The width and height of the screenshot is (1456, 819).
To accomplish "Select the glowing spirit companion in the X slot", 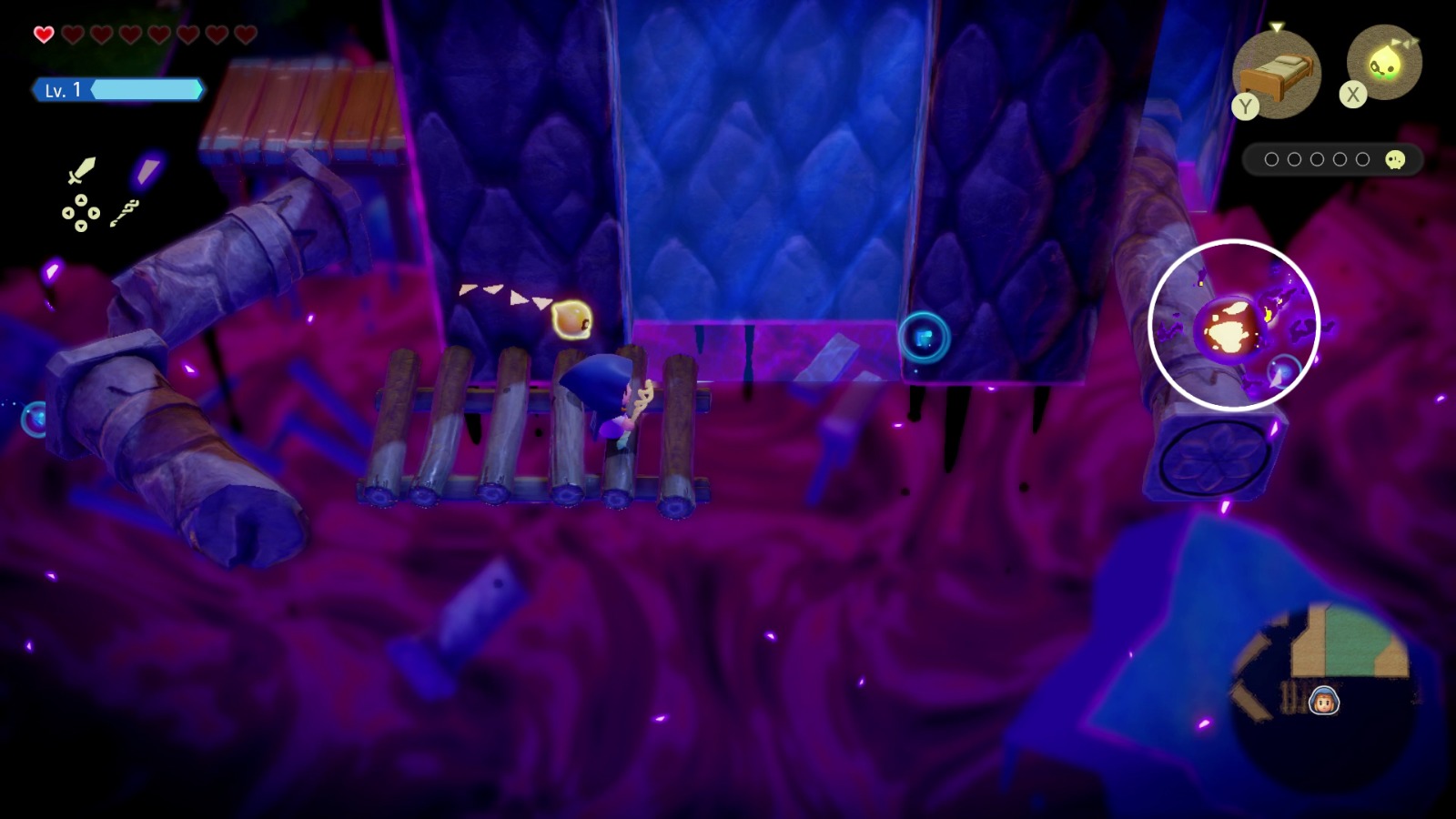I will click(1387, 62).
